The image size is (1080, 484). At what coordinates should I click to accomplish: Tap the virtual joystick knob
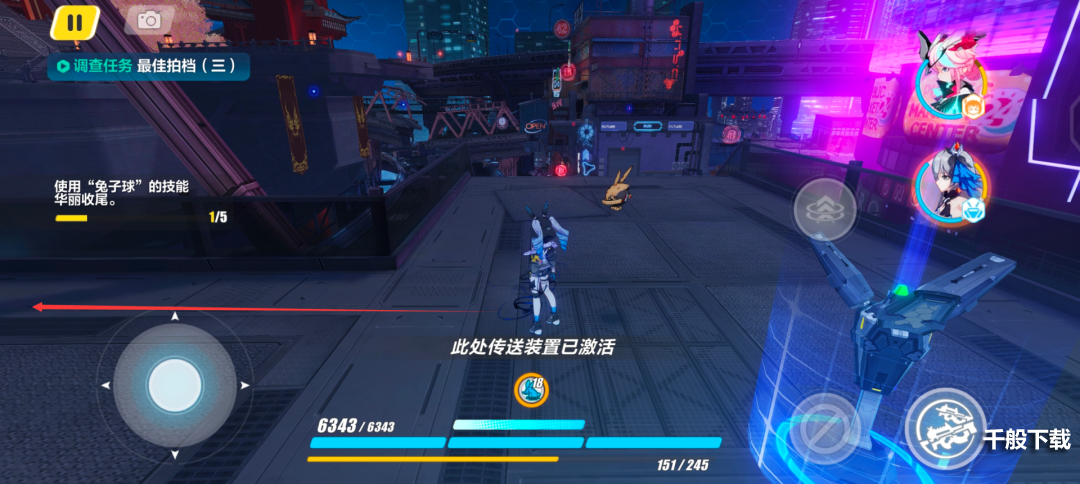pyautogui.click(x=175, y=384)
